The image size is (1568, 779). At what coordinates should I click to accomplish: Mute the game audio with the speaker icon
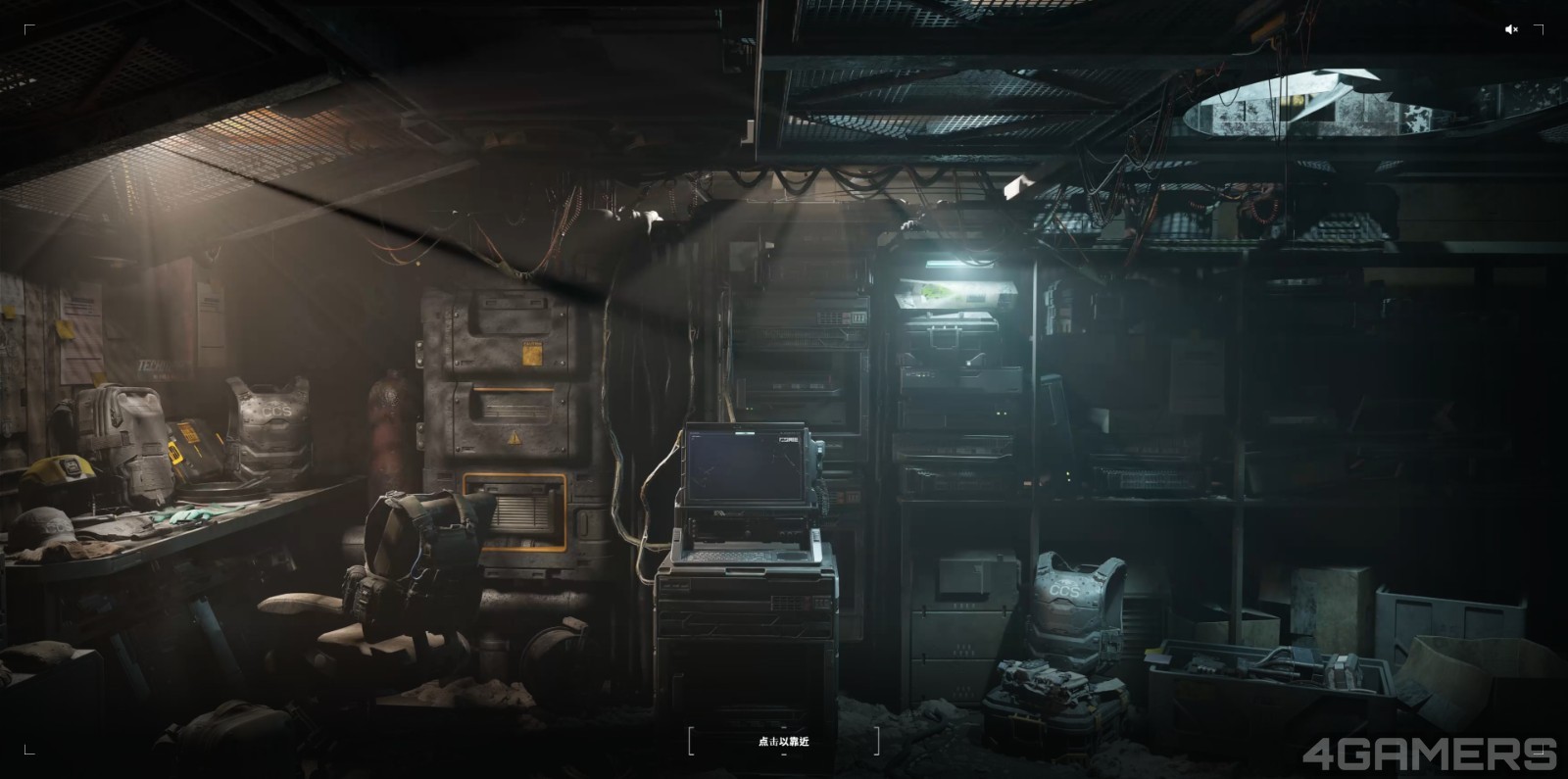point(1510,29)
